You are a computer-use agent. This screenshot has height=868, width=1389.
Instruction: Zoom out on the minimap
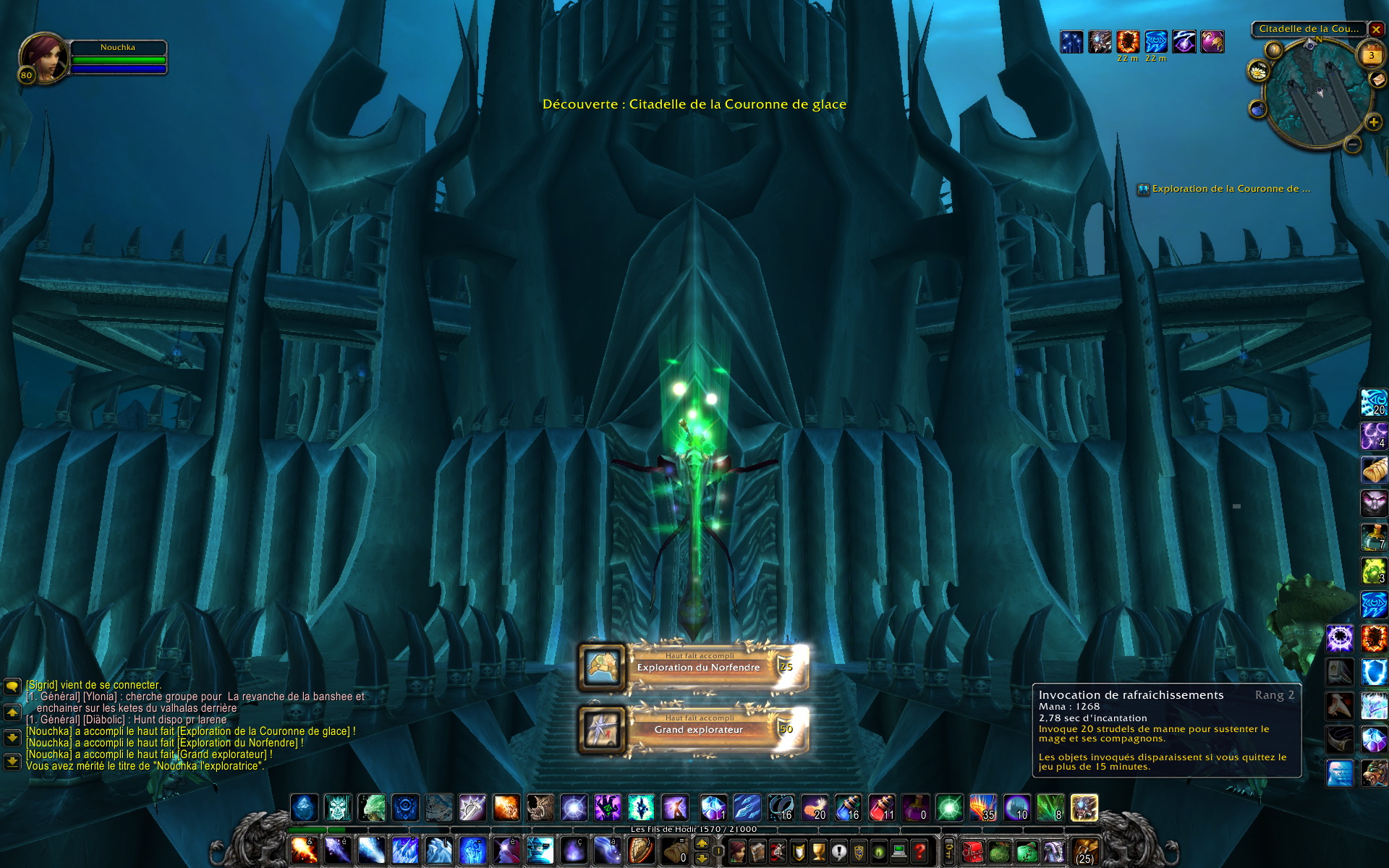1353,145
